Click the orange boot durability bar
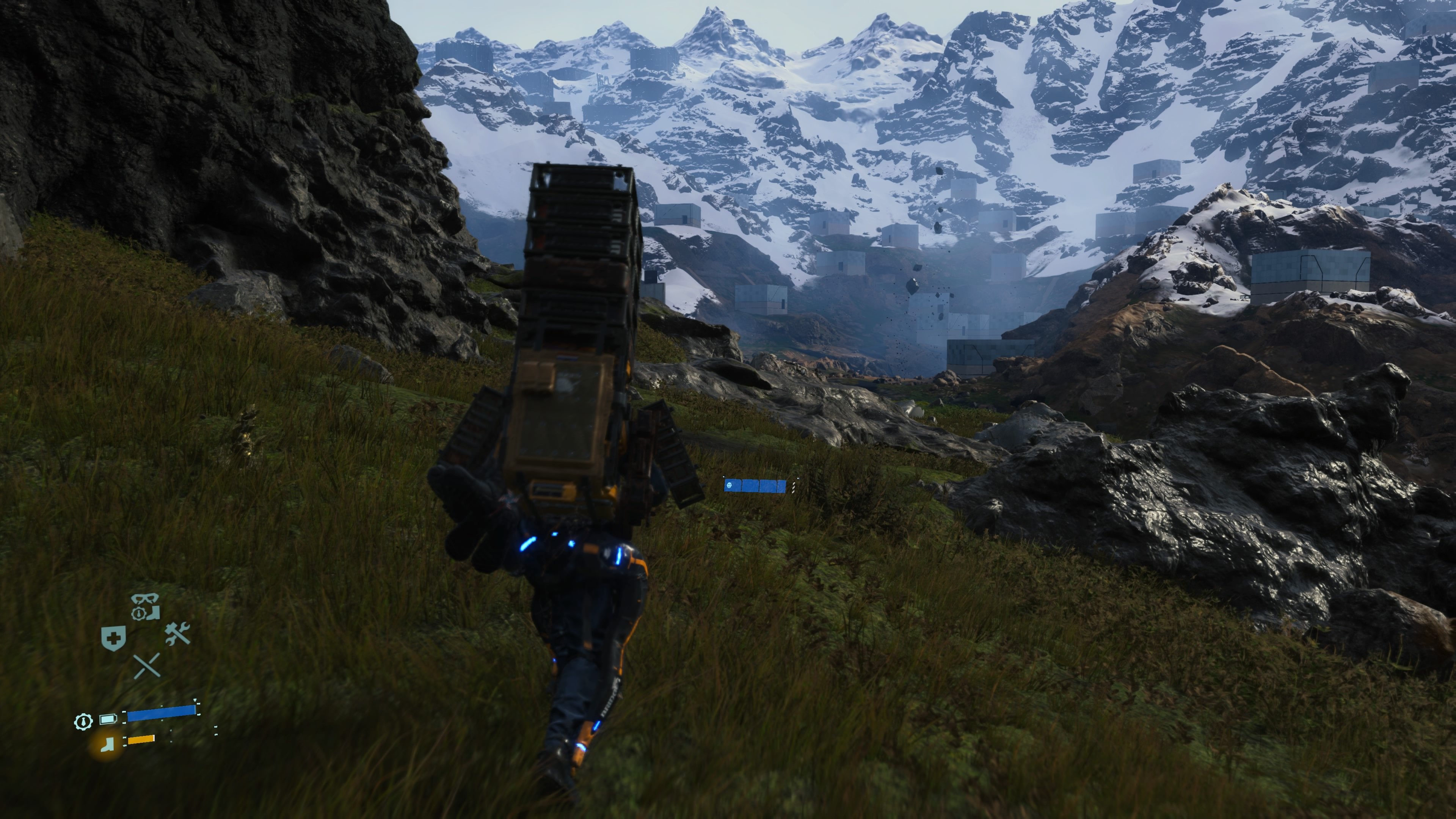Screen dimensions: 1456x819 pyautogui.click(x=141, y=741)
